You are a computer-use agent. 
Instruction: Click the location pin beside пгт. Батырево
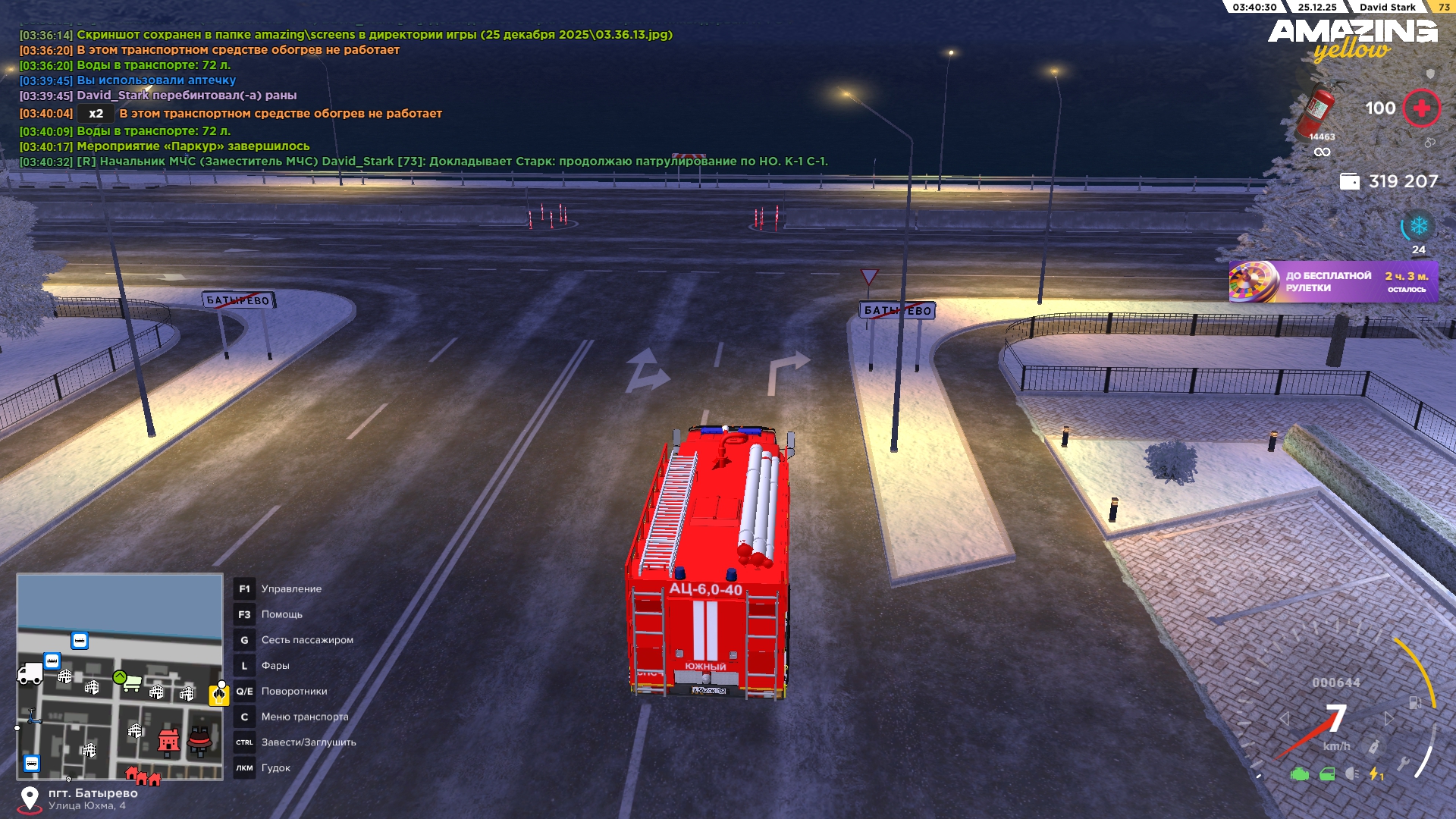tap(30, 799)
